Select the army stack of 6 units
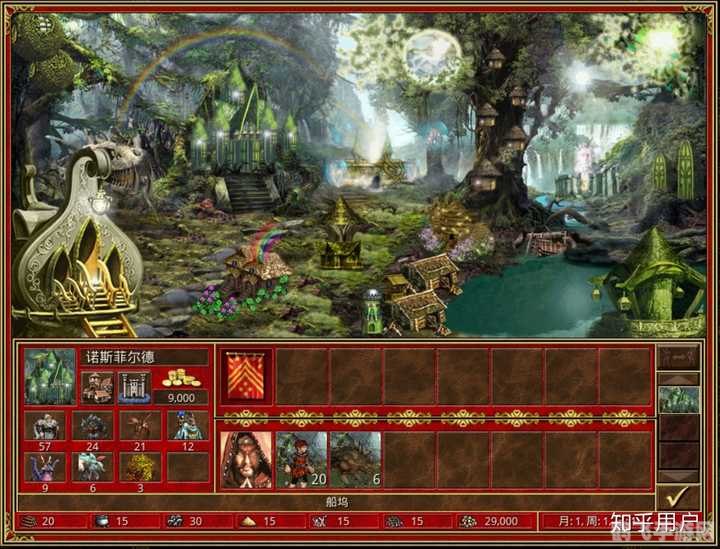The image size is (720, 549). click(355, 460)
